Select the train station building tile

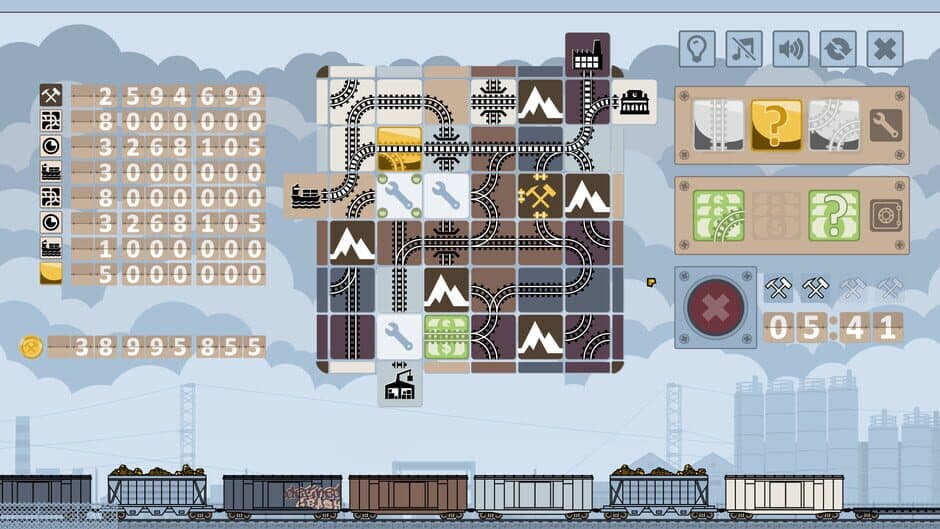coord(634,102)
